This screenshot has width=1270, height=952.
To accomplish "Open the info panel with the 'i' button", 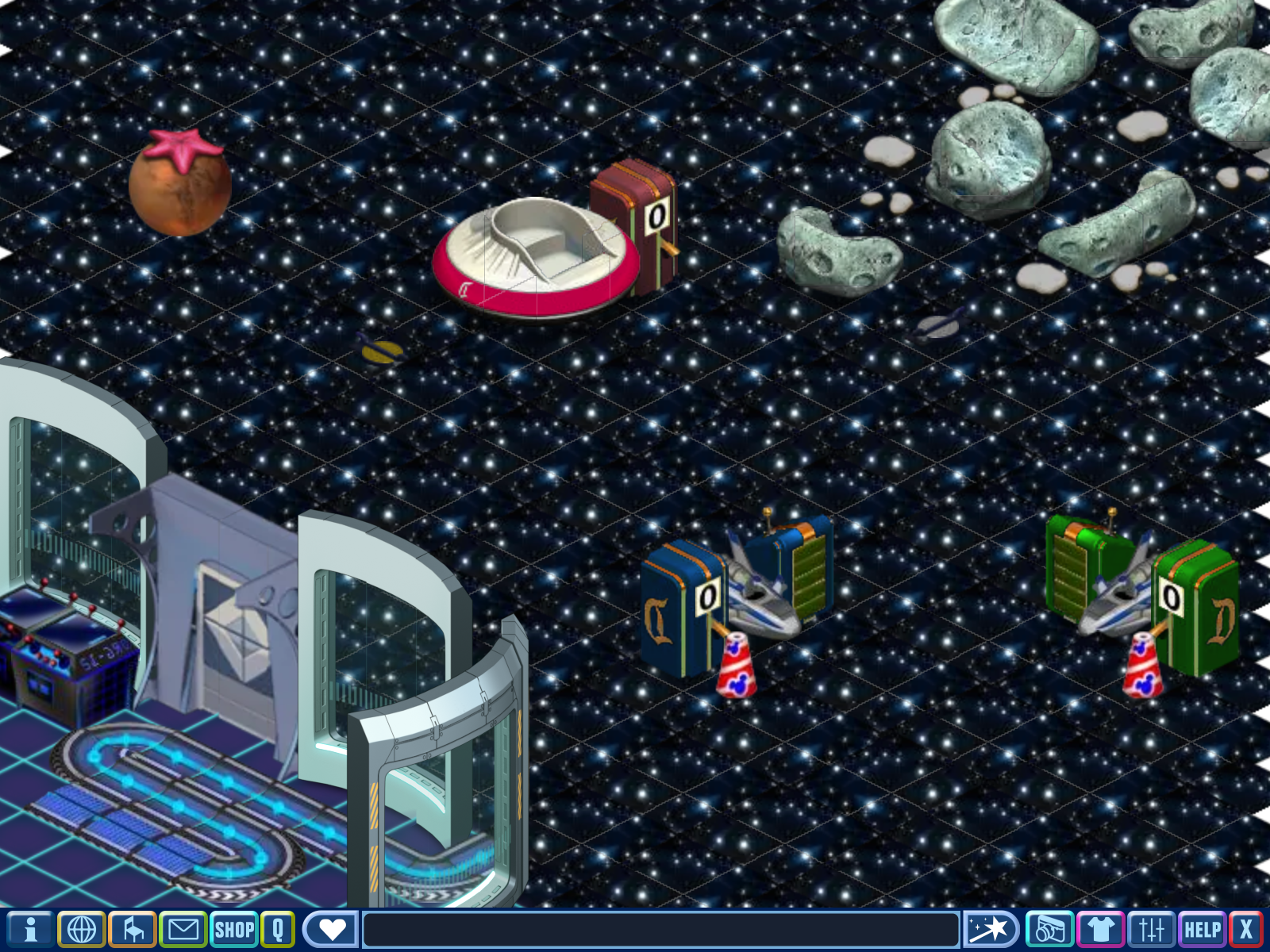I will [30, 929].
